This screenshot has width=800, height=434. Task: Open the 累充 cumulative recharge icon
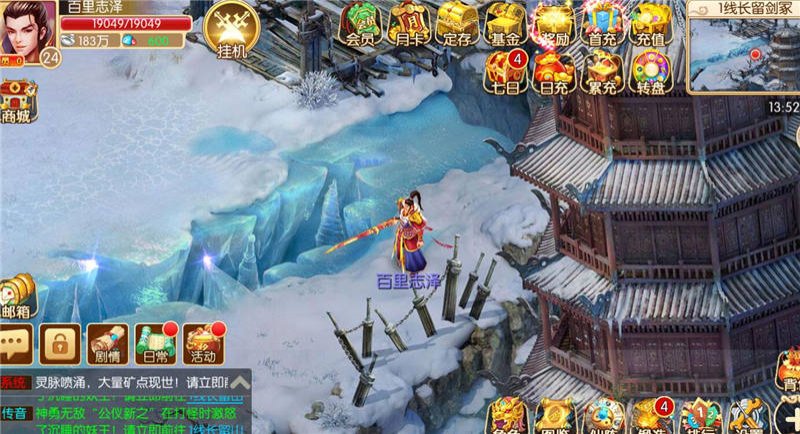(x=602, y=70)
